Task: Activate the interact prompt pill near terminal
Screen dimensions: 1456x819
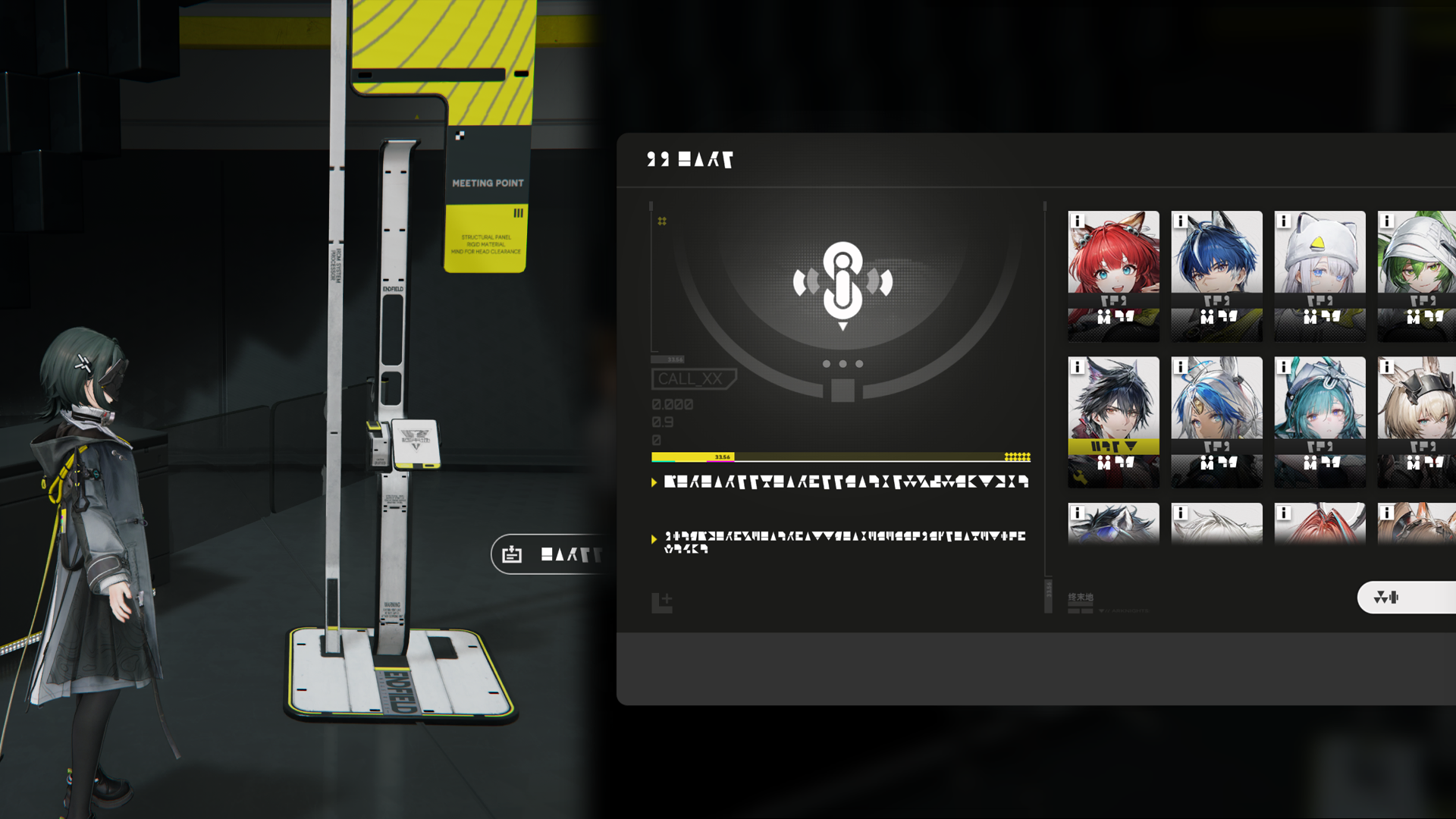Action: tap(548, 554)
